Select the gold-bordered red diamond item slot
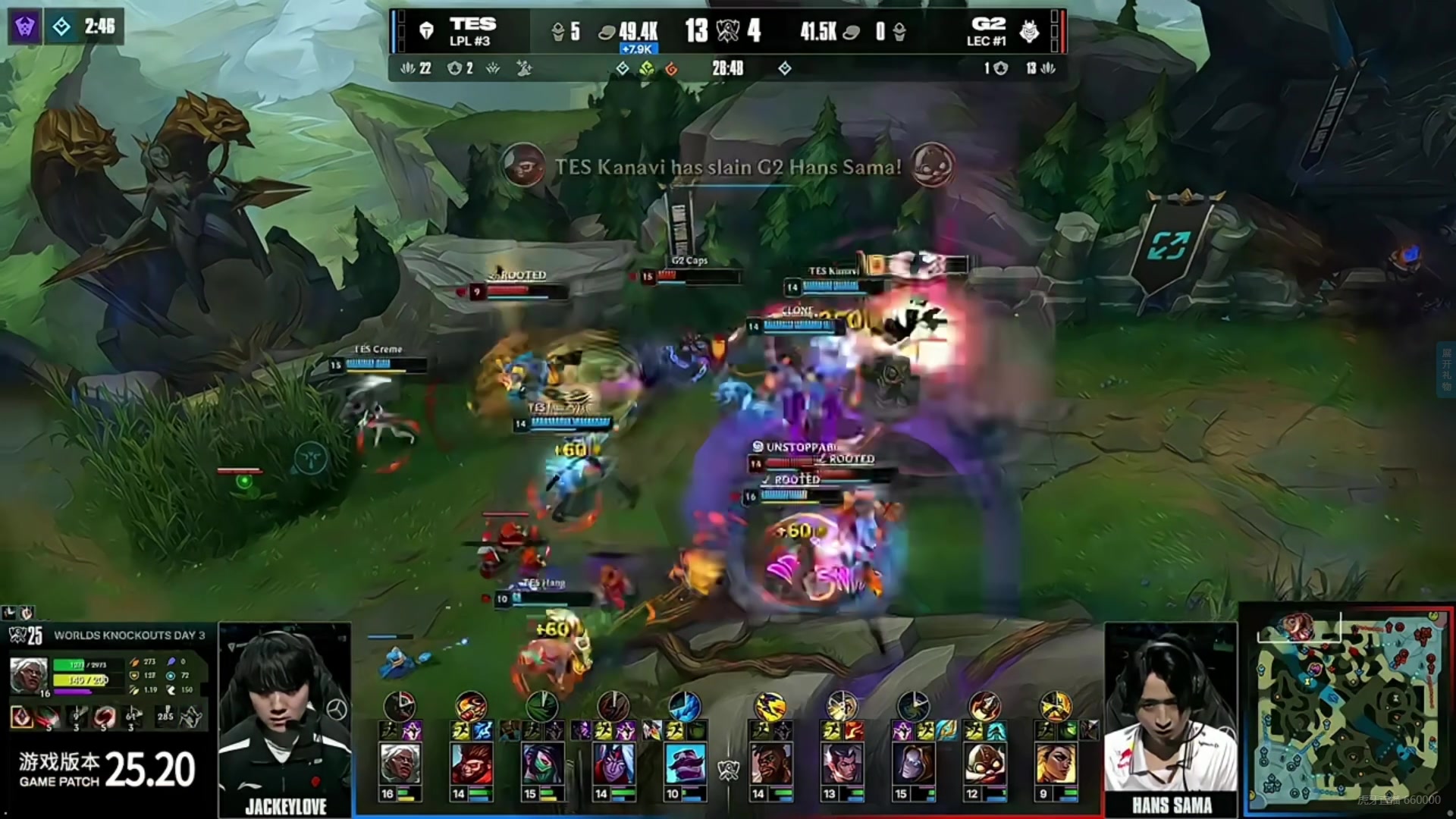 click(22, 716)
